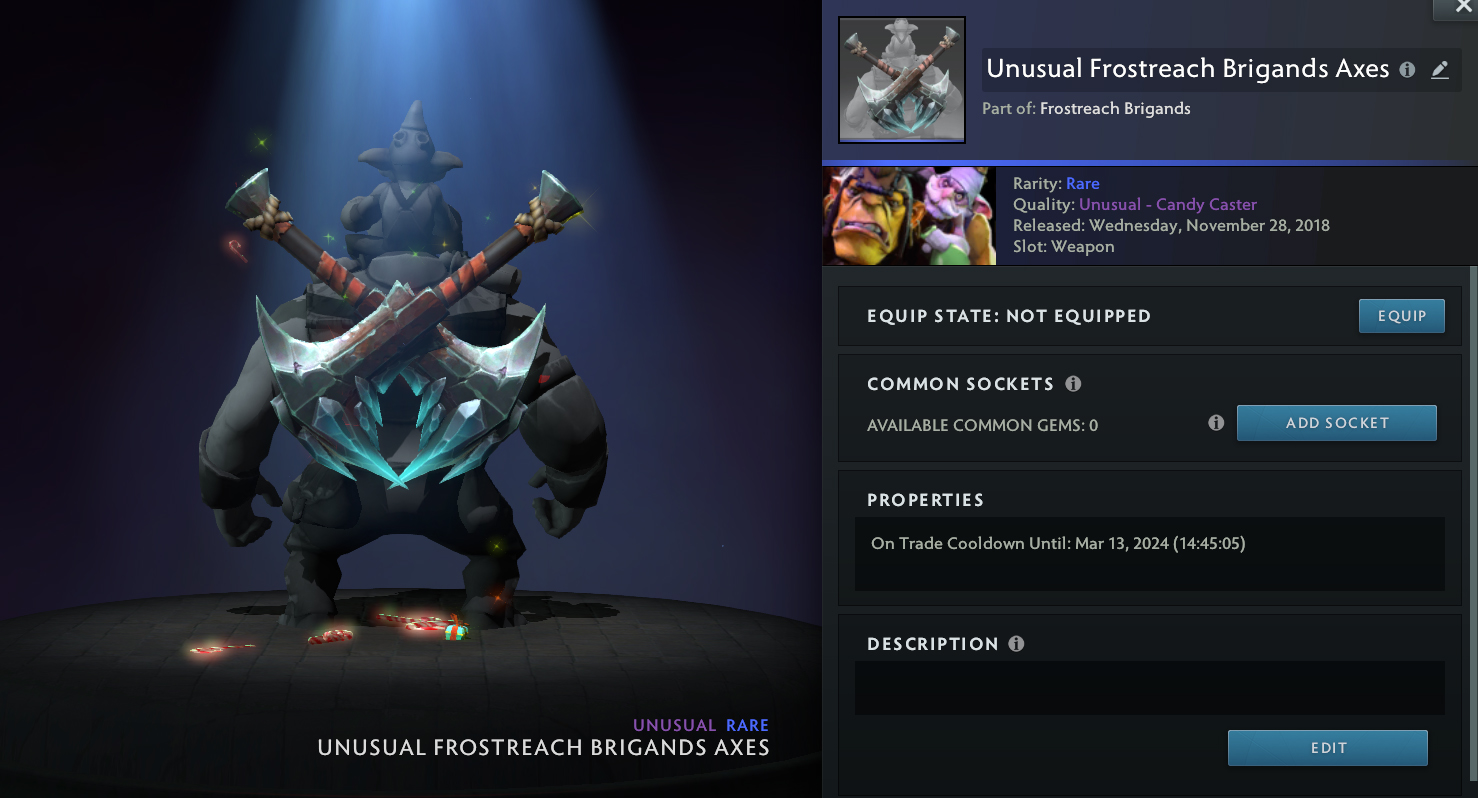1478x798 pixels.
Task: Select the item thumbnail image
Action: (x=902, y=80)
